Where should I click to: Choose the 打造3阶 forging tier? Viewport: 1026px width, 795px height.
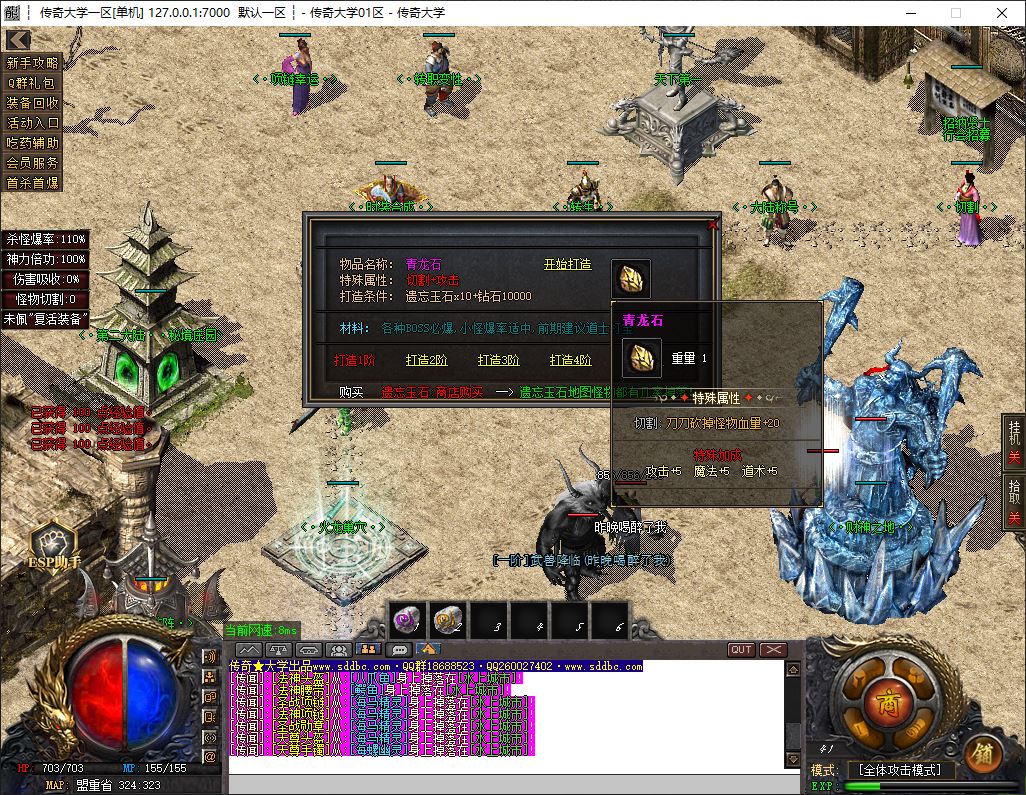tap(499, 360)
